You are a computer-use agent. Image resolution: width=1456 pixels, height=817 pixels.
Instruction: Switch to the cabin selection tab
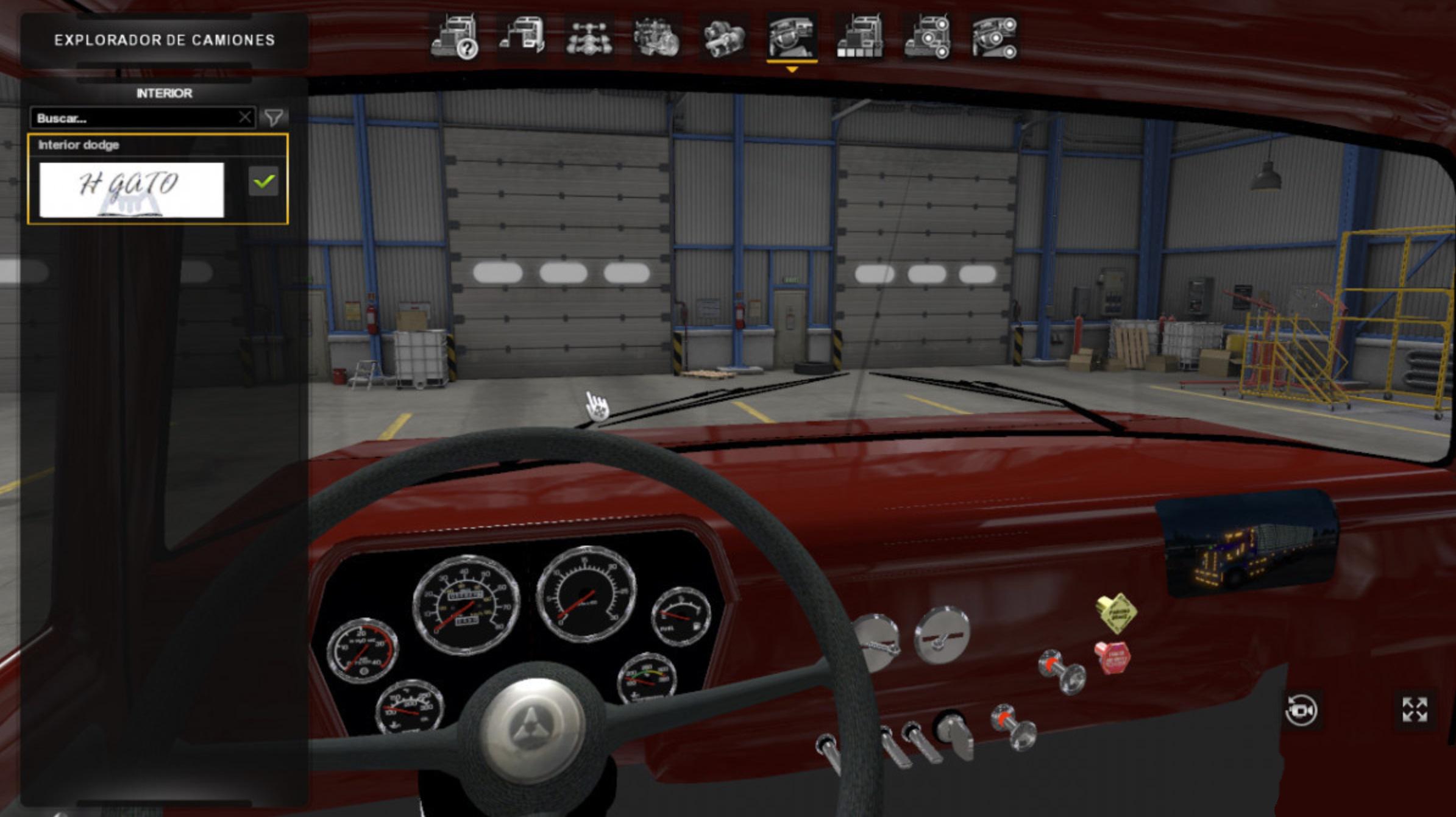522,38
